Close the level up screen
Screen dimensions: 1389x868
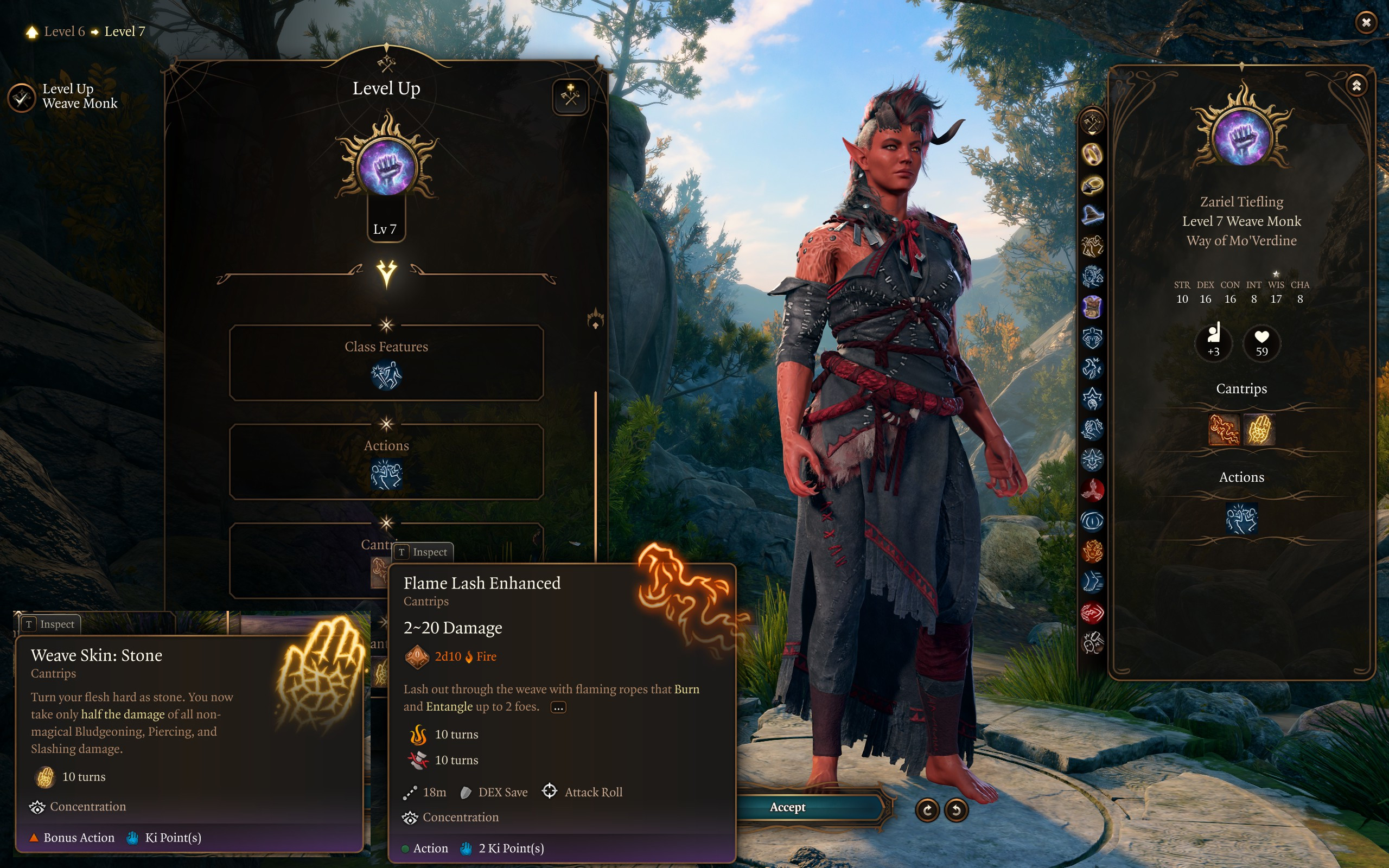1366,22
